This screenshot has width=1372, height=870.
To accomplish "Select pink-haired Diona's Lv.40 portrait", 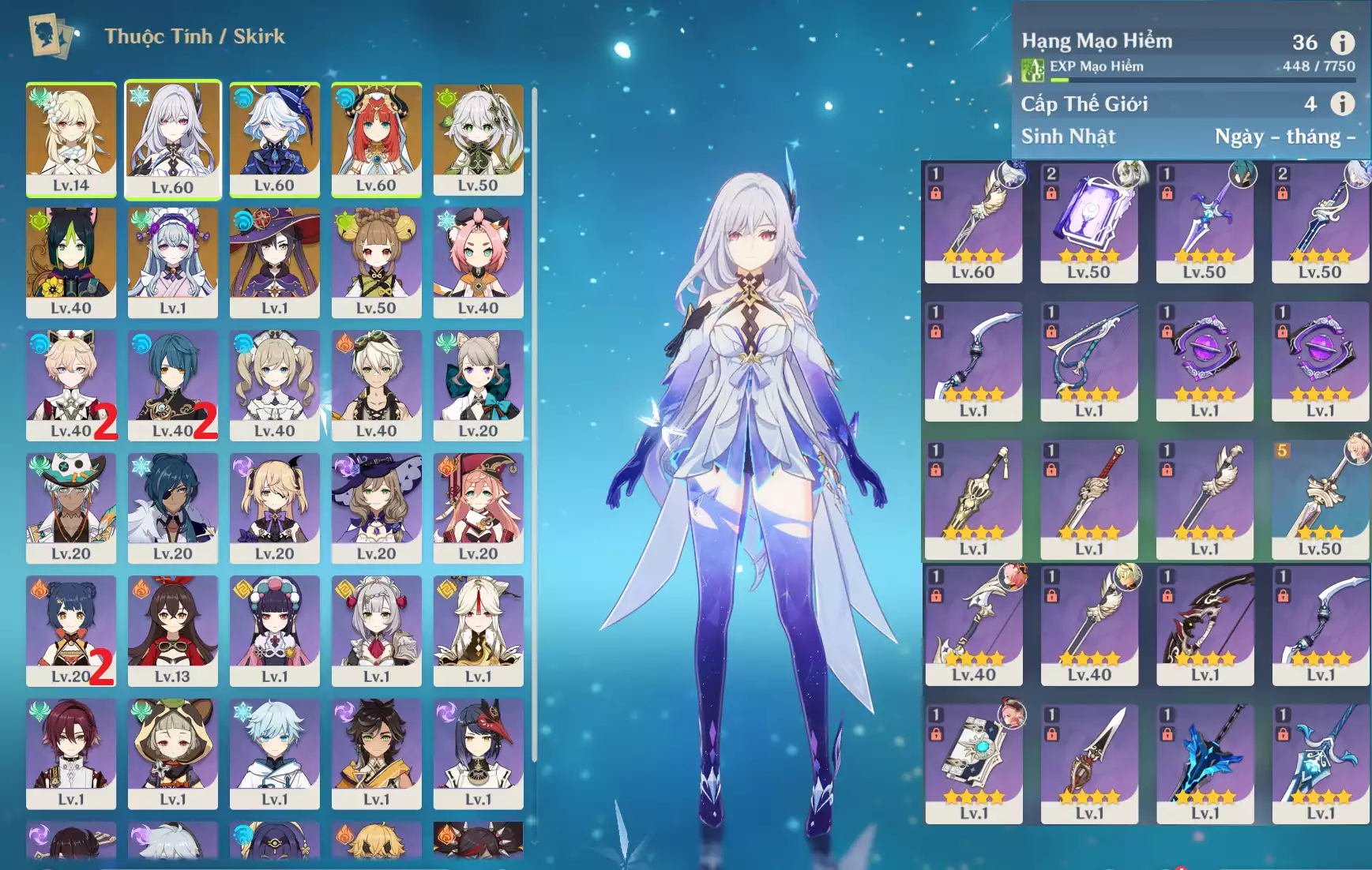I will tap(478, 262).
